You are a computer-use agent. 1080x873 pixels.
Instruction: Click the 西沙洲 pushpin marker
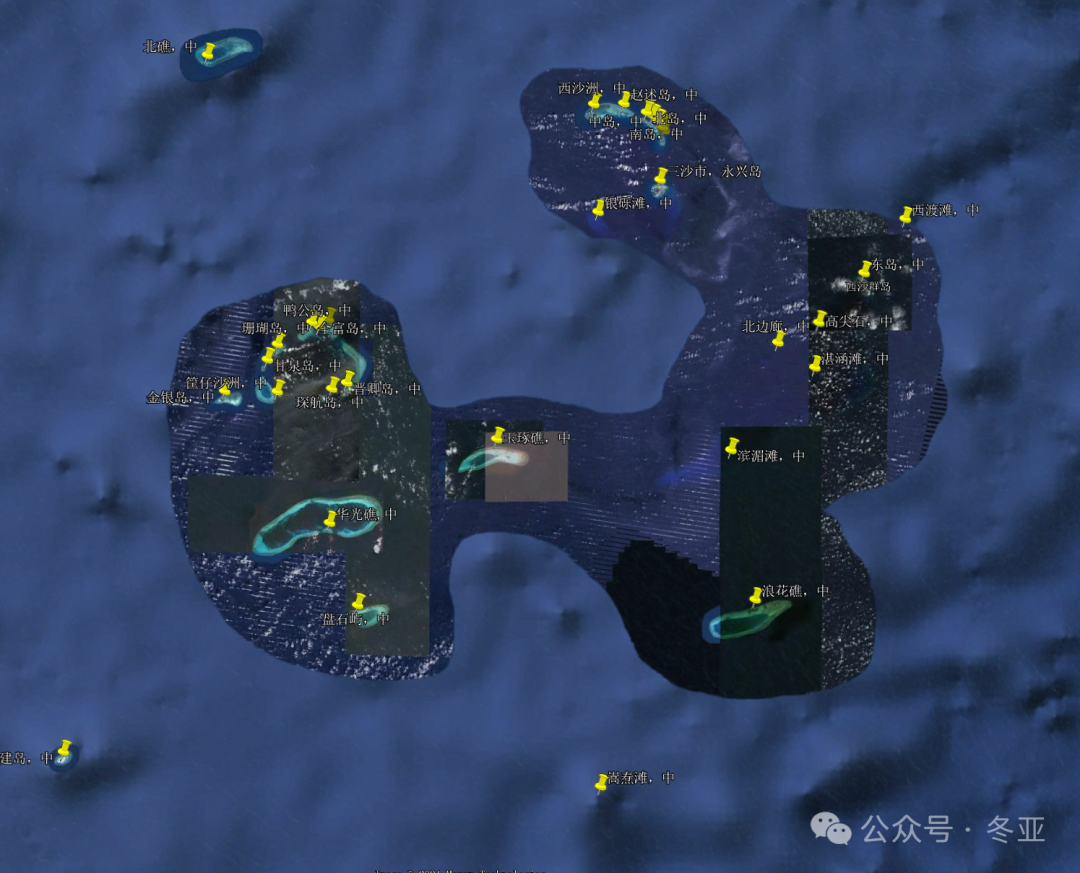tap(594, 101)
